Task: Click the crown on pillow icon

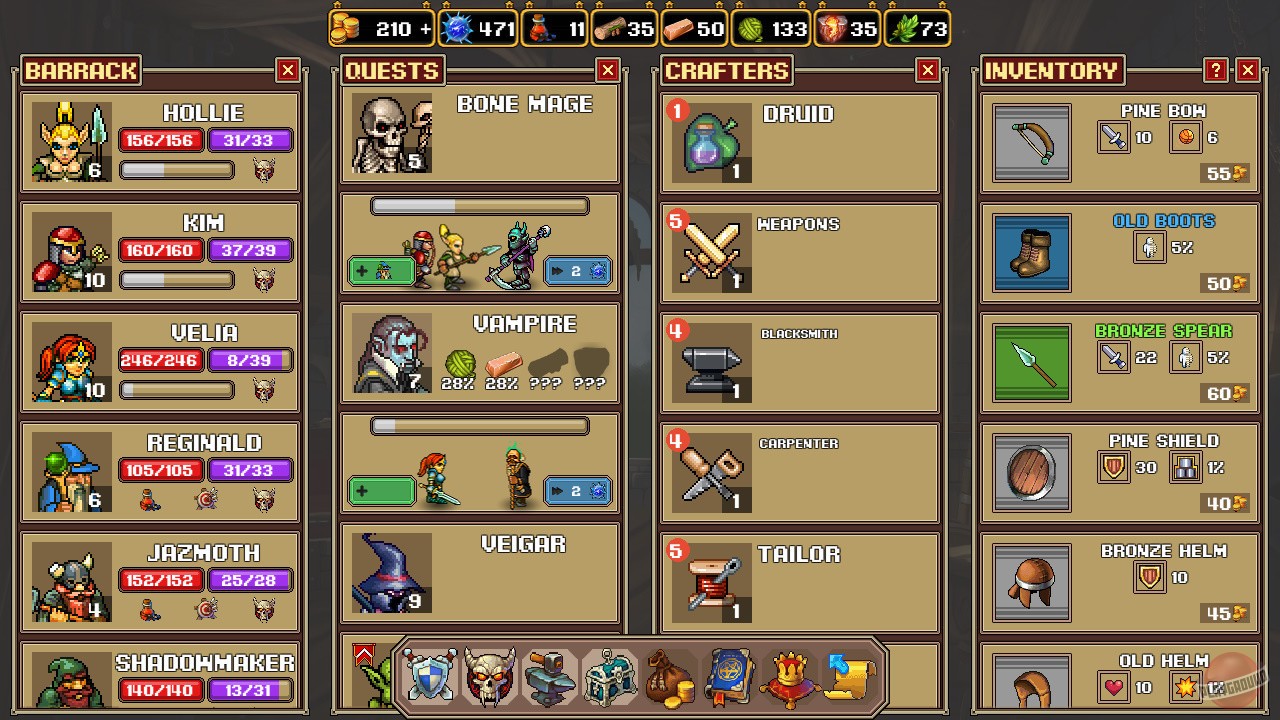Action: pos(788,678)
